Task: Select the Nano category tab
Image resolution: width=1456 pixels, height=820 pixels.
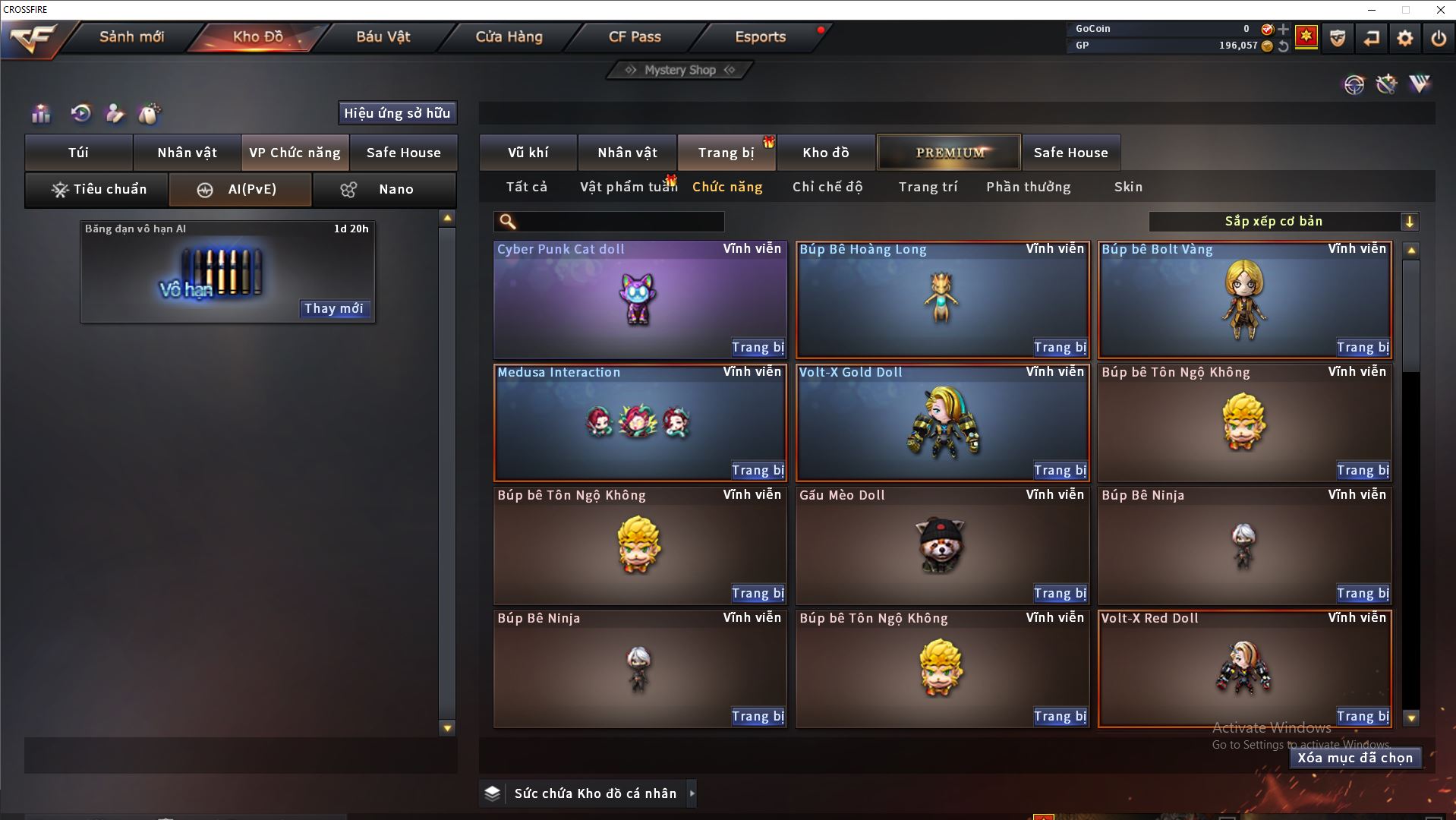Action: pyautogui.click(x=385, y=189)
